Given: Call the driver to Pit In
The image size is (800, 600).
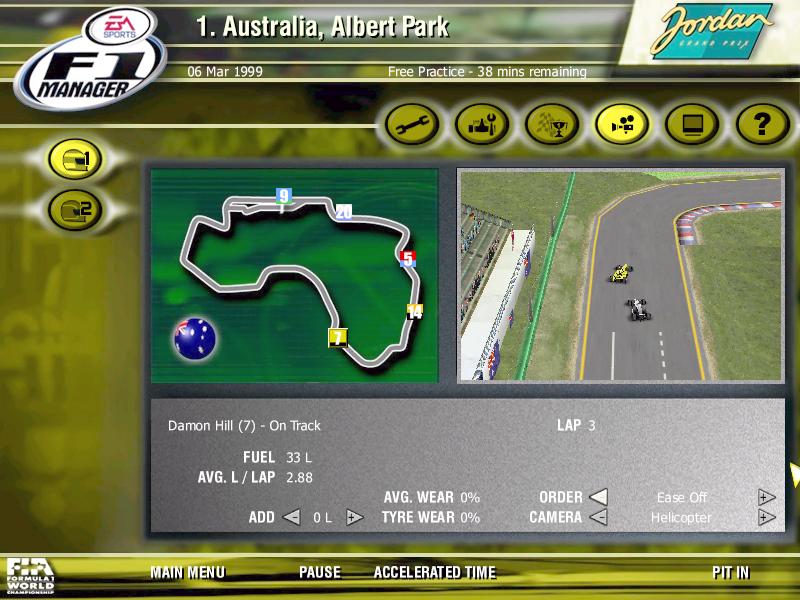Looking at the screenshot, I should [730, 573].
